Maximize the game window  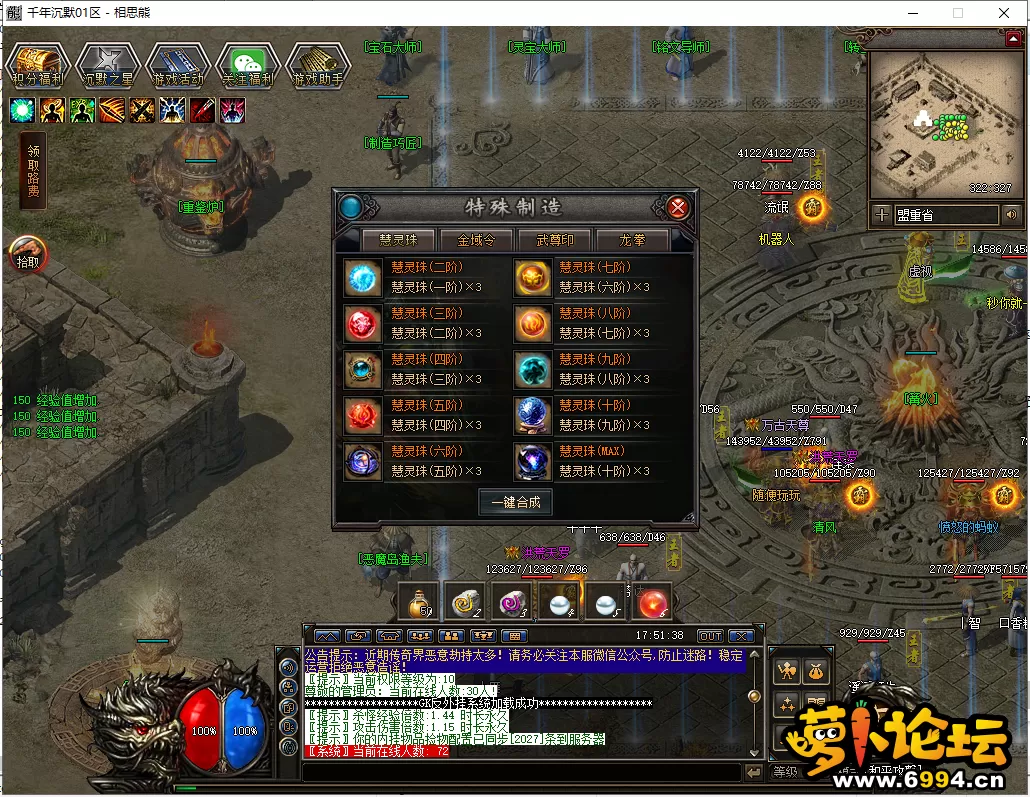pyautogui.click(x=958, y=13)
